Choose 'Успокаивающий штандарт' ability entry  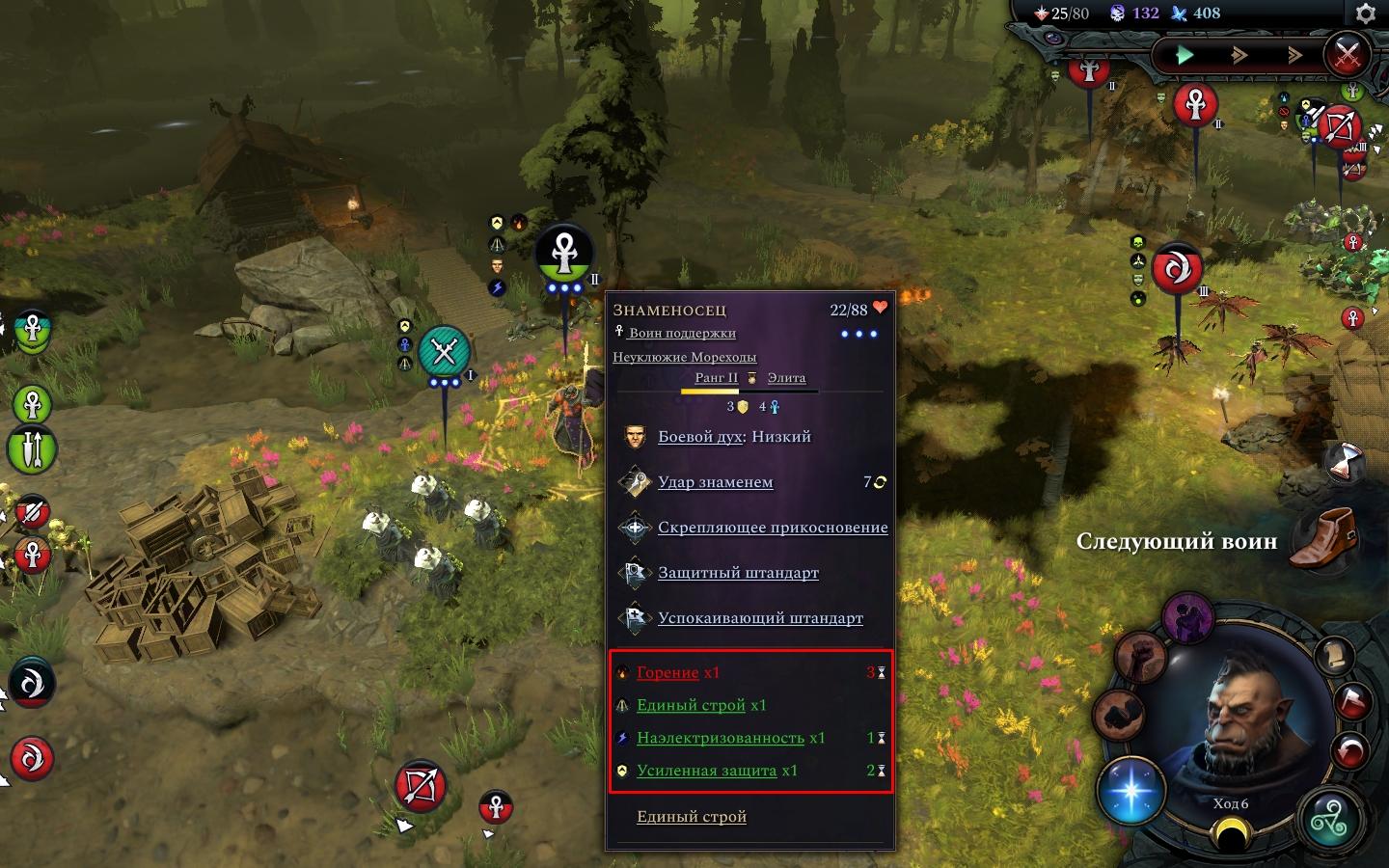click(x=760, y=618)
